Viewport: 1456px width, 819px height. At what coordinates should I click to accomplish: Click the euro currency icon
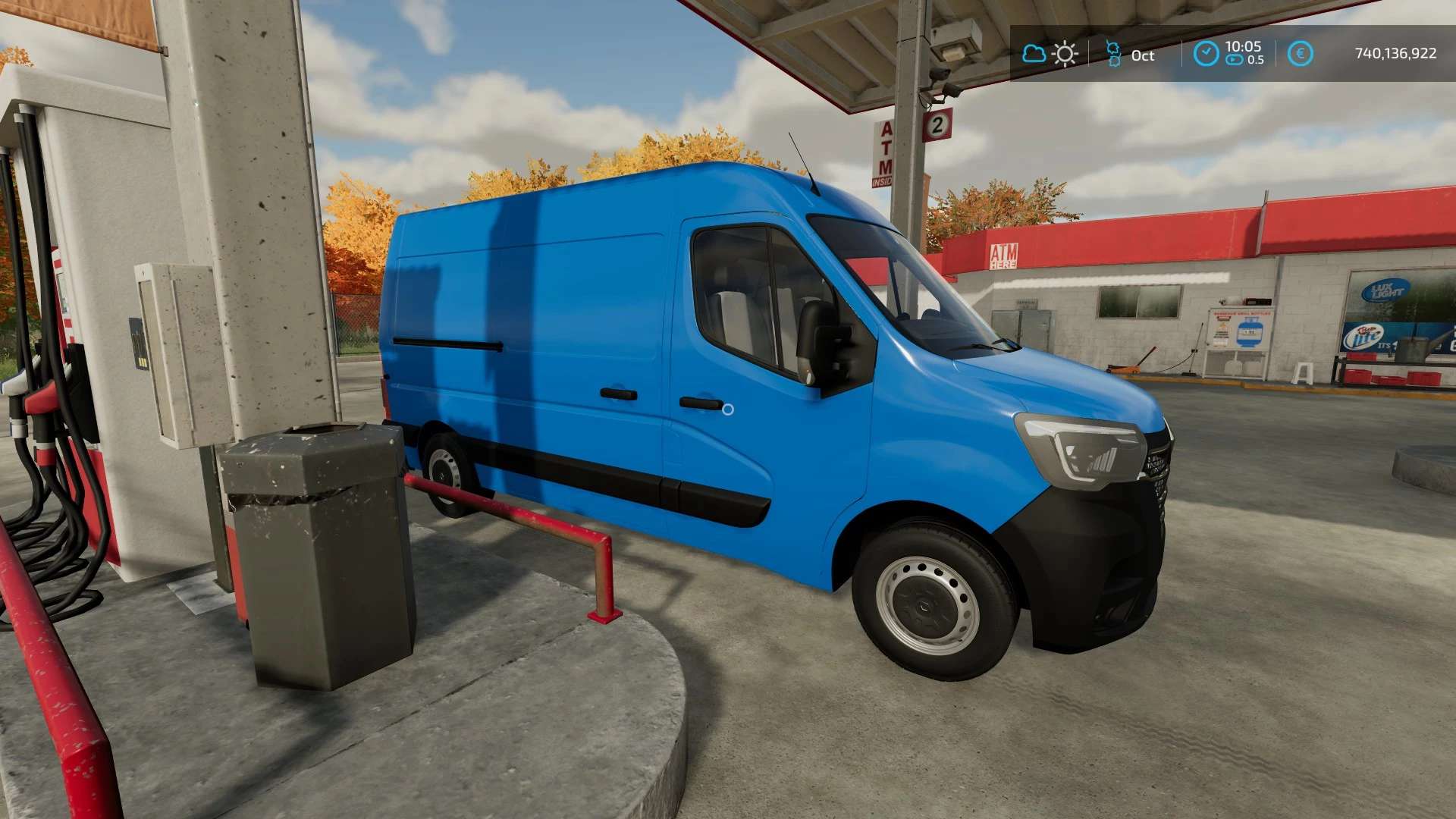(x=1300, y=54)
